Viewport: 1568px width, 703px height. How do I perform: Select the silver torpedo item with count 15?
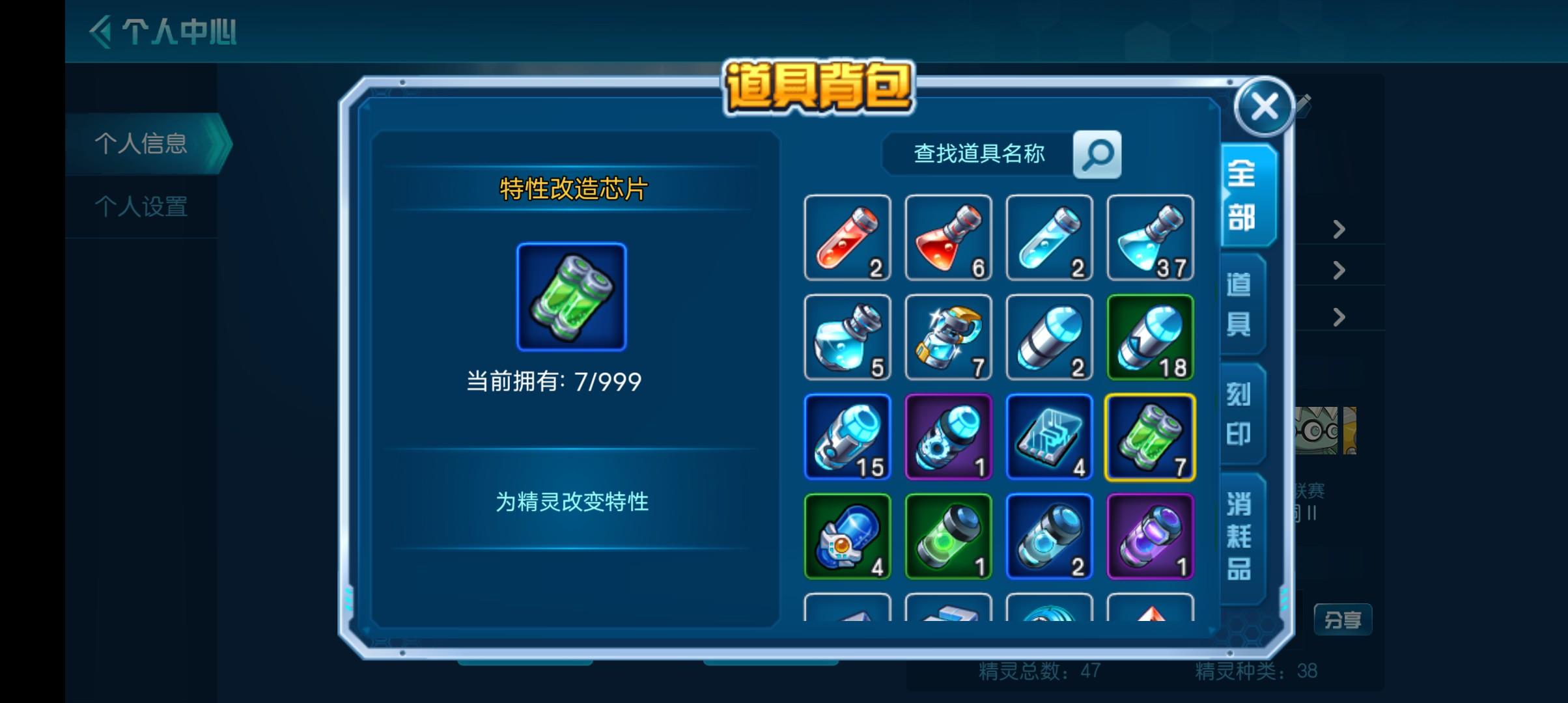coord(848,437)
